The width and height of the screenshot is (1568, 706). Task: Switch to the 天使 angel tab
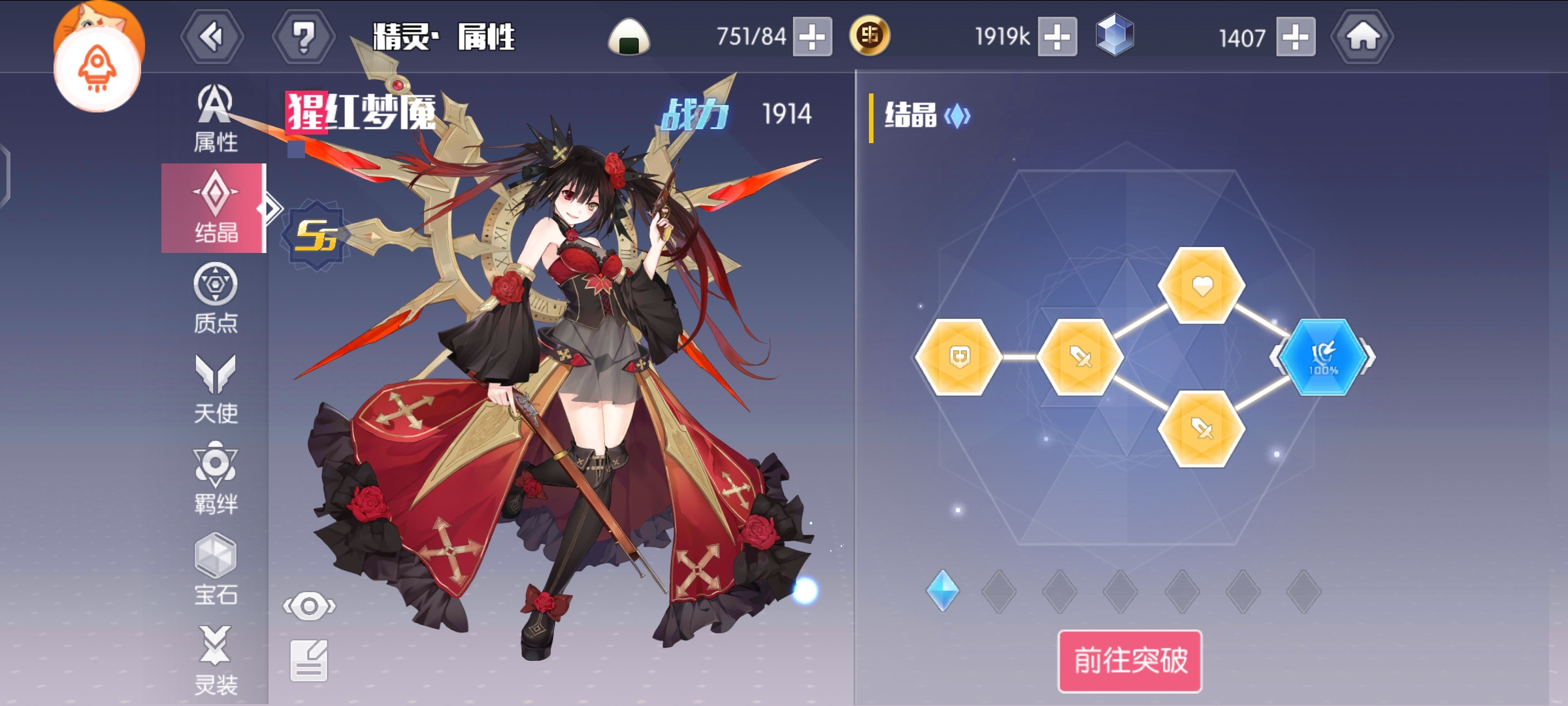click(215, 390)
